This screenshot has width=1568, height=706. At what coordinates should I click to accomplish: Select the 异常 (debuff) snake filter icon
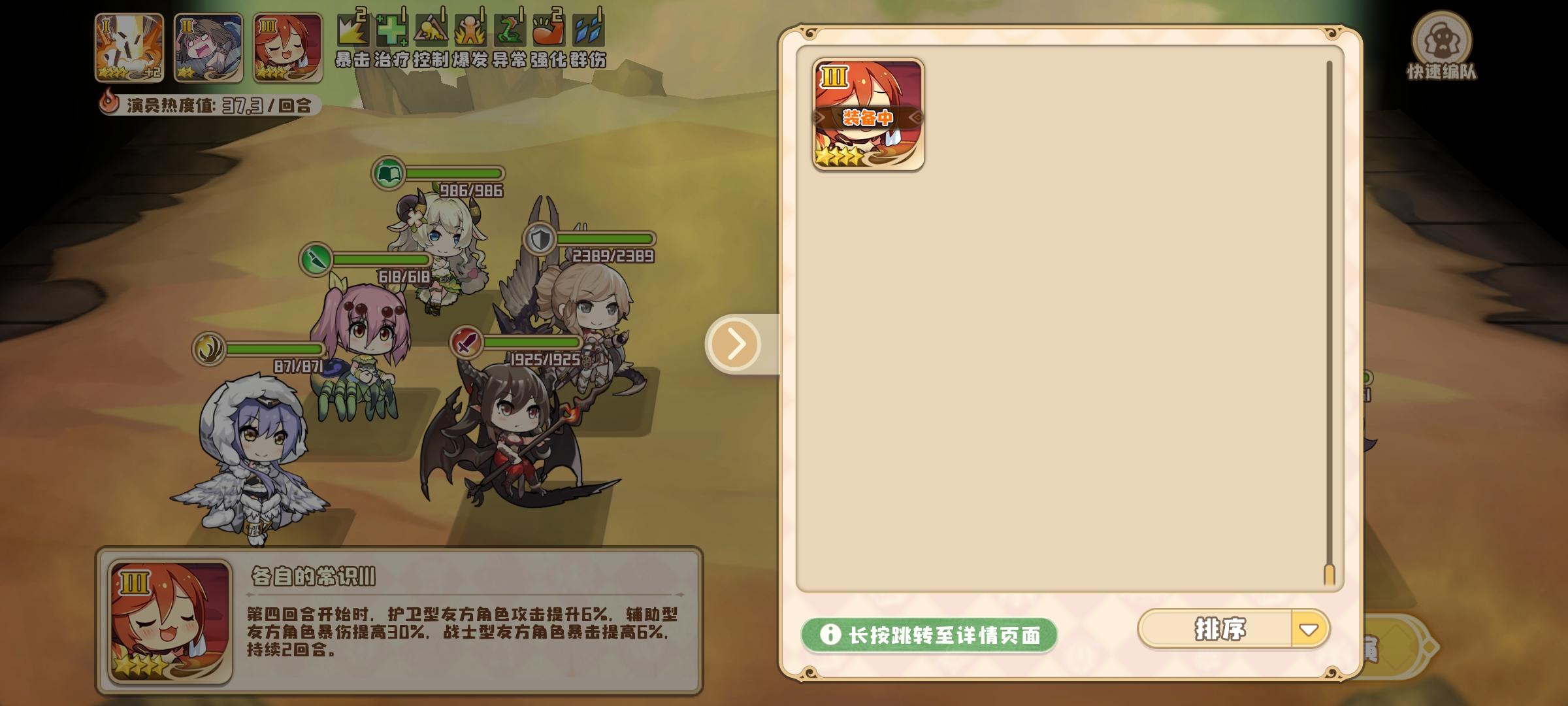[510, 31]
